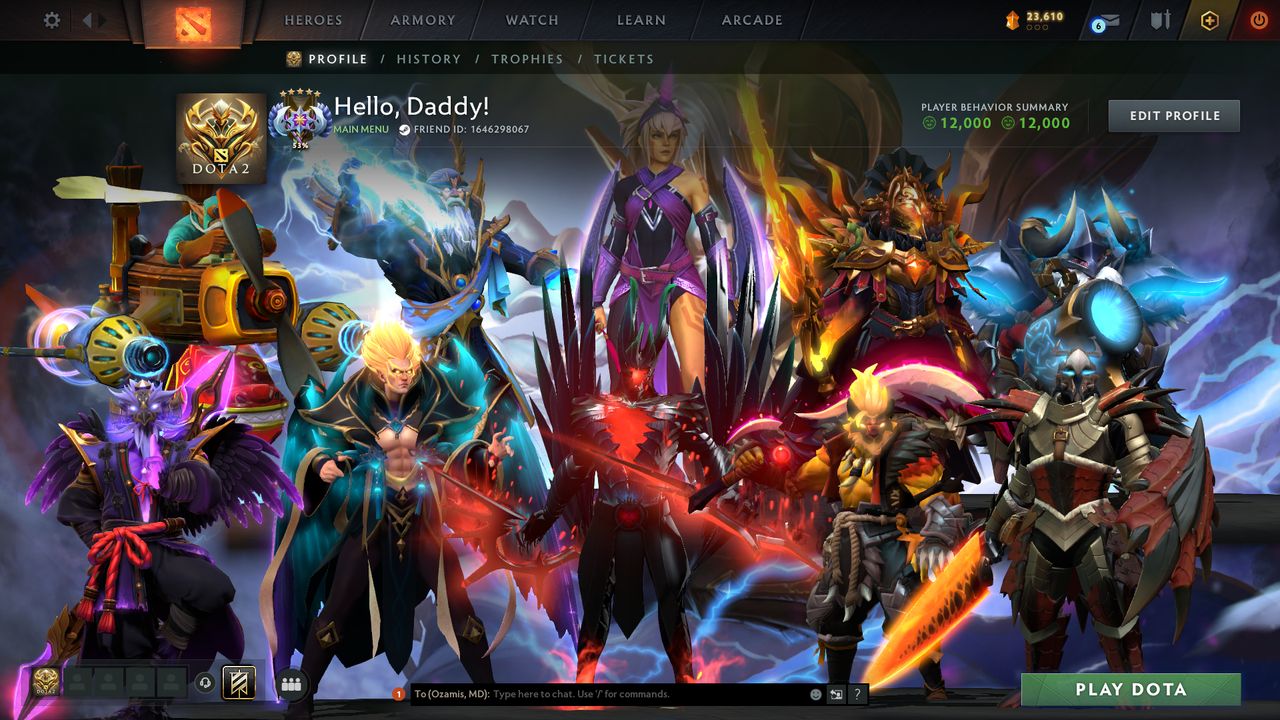Click the shards currency icon
Viewport: 1280px width, 720px height.
click(x=1014, y=22)
